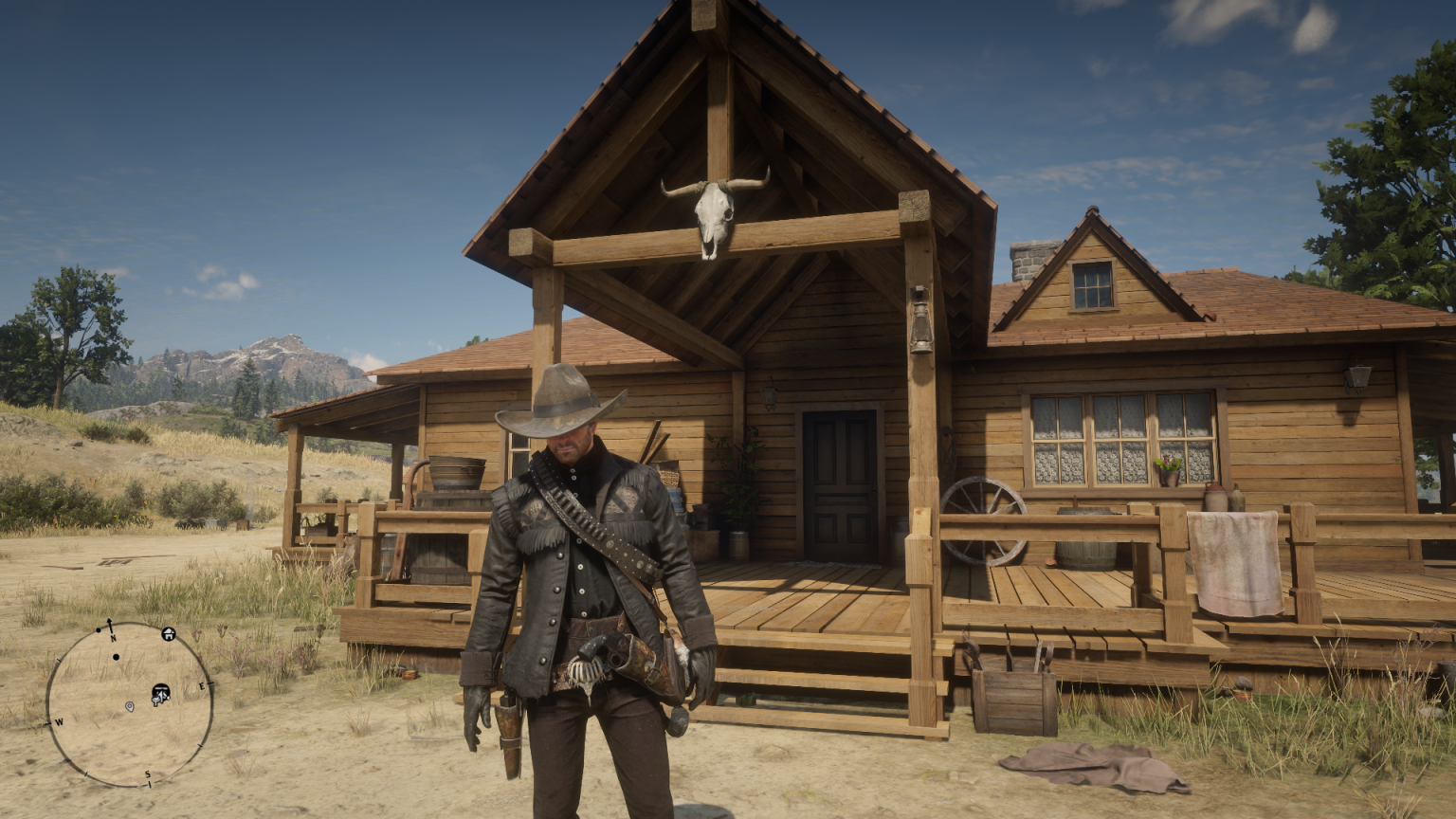Select the house icon on the minimap
The height and width of the screenshot is (819, 1456).
point(168,634)
